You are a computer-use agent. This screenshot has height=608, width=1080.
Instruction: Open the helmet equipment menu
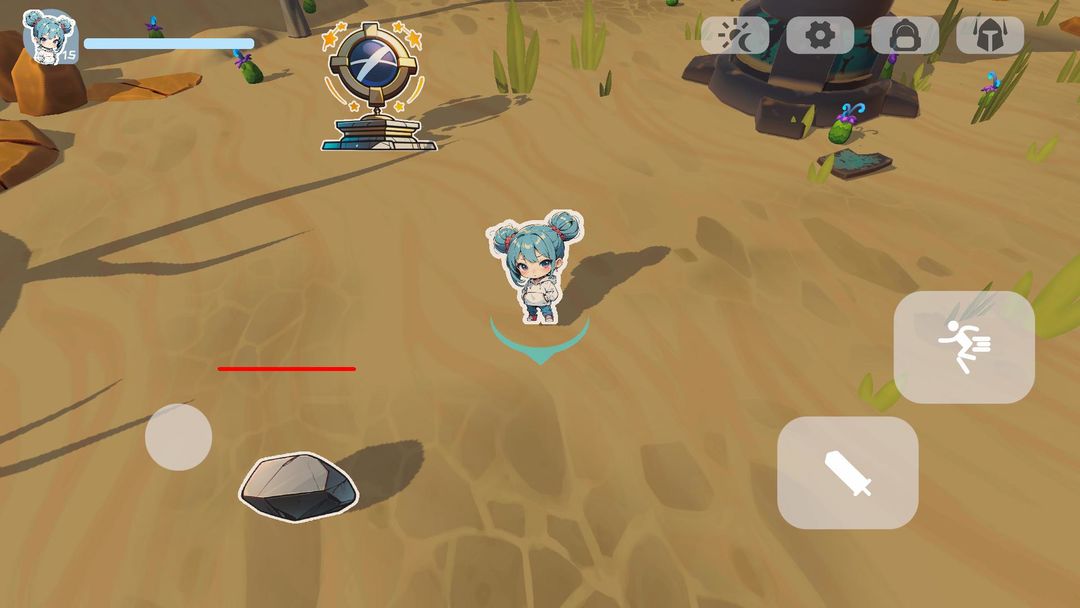click(990, 36)
